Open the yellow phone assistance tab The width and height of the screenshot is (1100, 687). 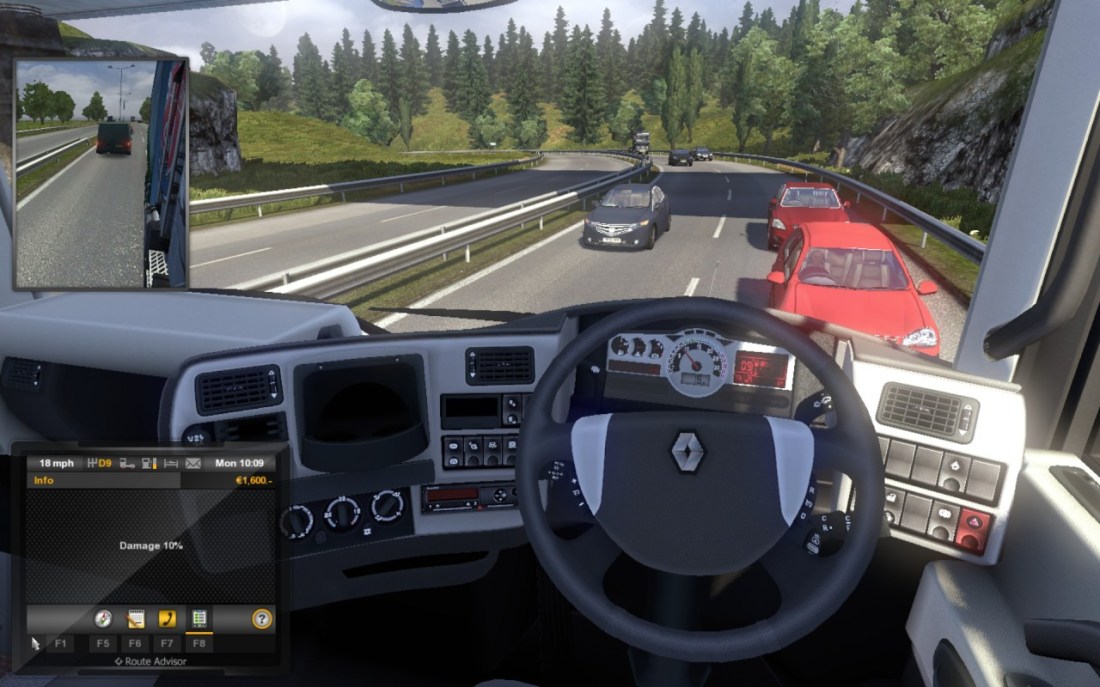(167, 618)
